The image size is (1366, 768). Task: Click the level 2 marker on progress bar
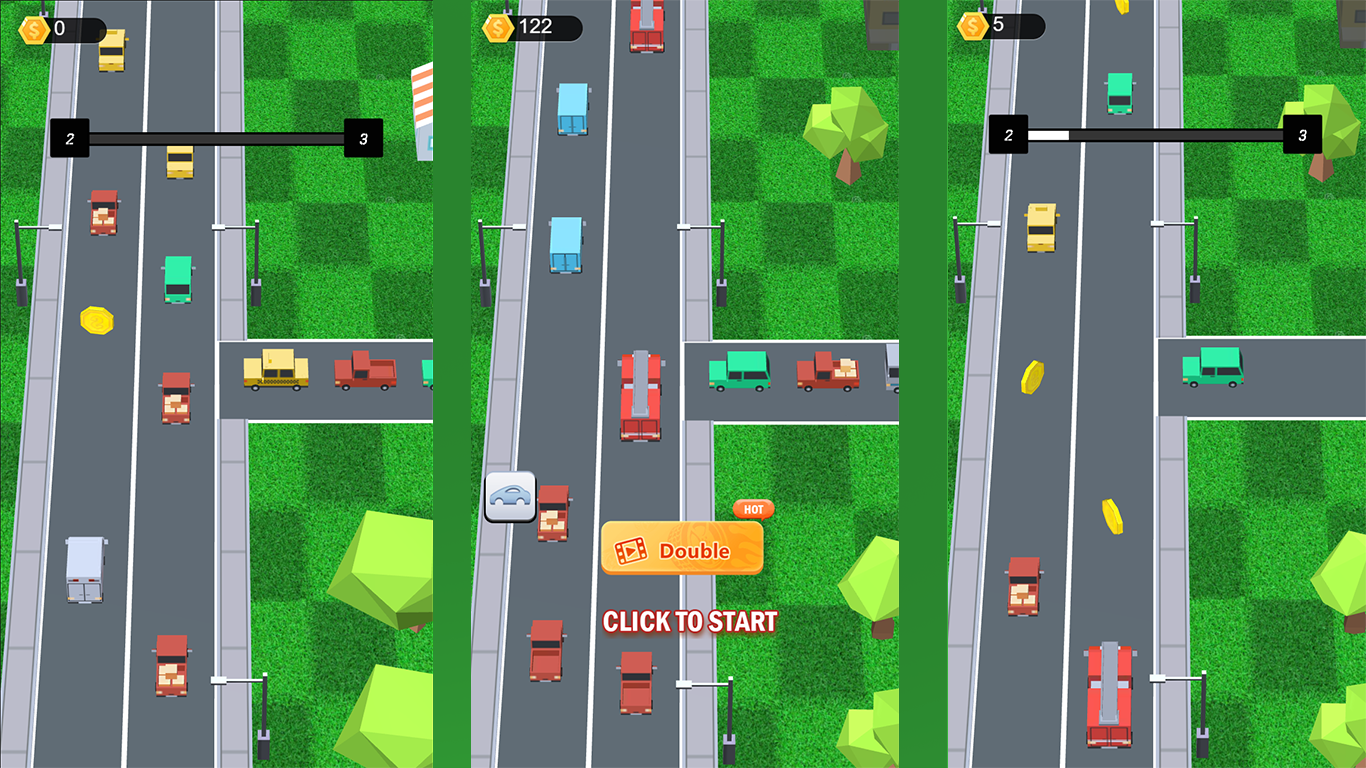click(x=69, y=138)
